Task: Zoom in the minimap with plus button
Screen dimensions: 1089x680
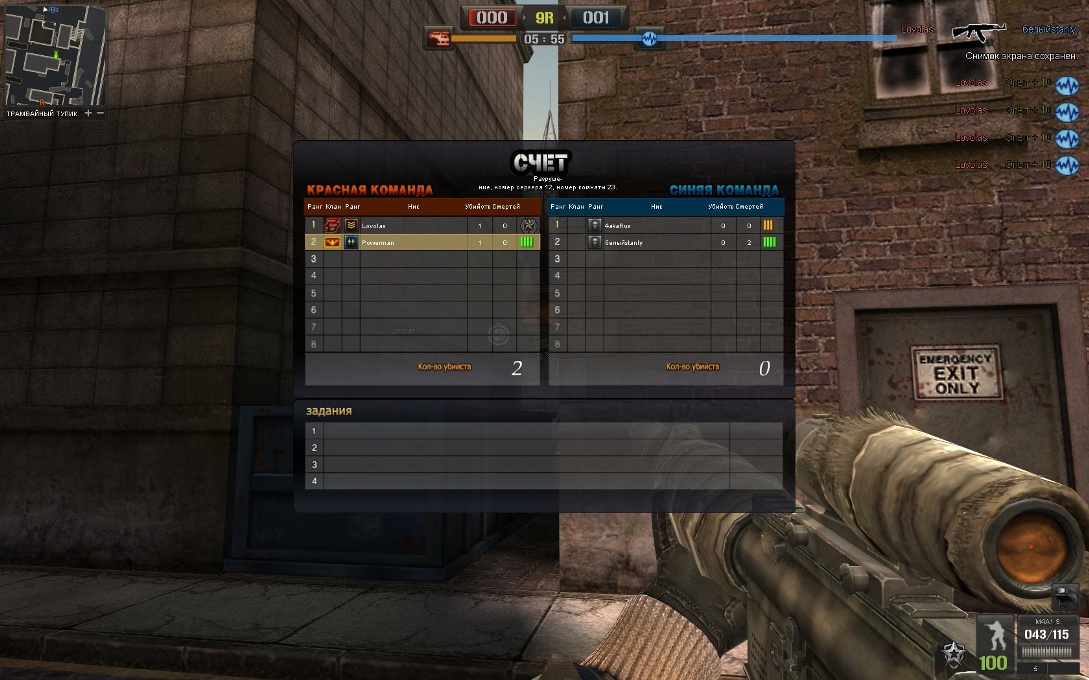Action: pyautogui.click(x=88, y=114)
